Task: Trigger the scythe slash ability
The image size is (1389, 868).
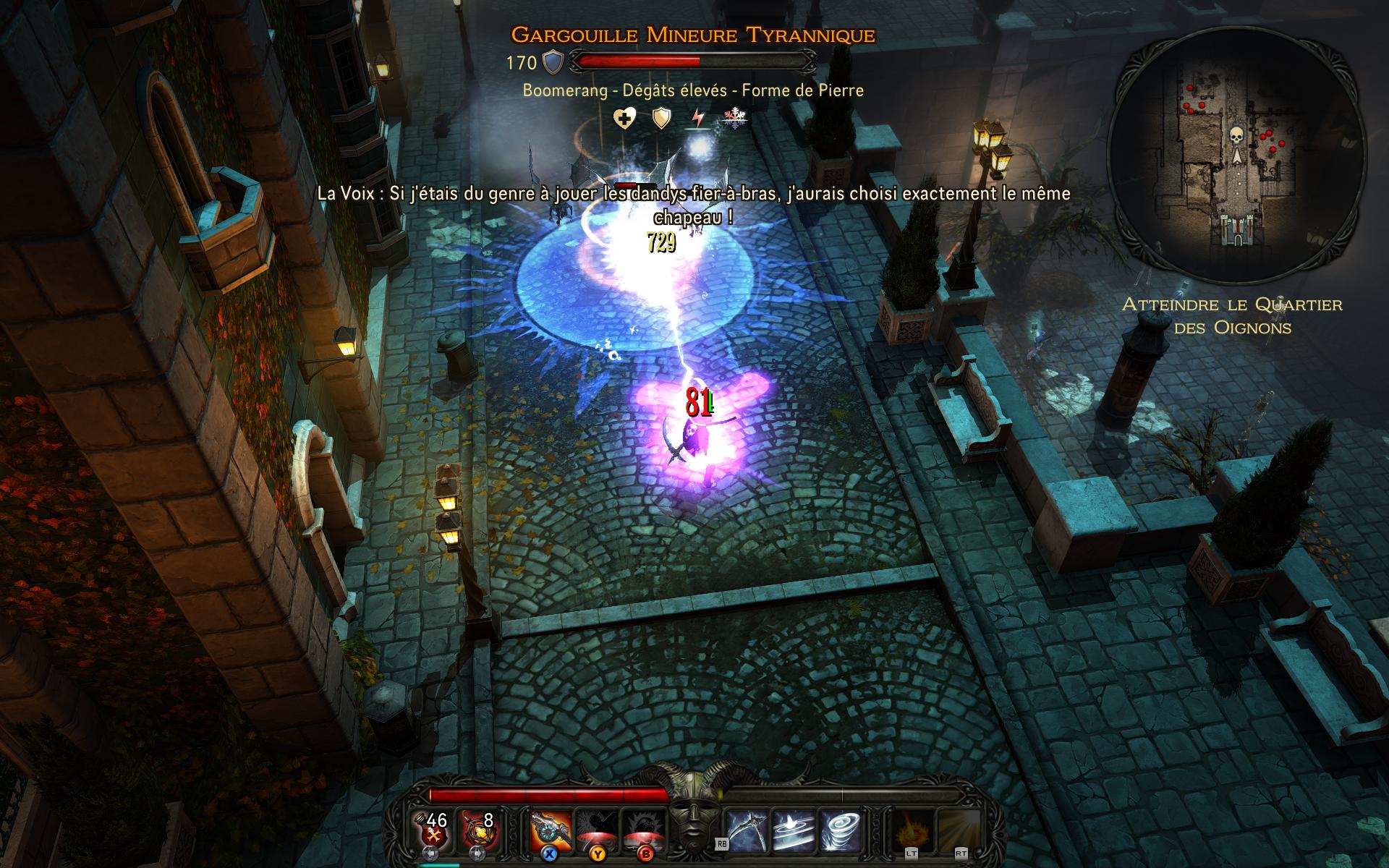Action: pyautogui.click(x=747, y=830)
